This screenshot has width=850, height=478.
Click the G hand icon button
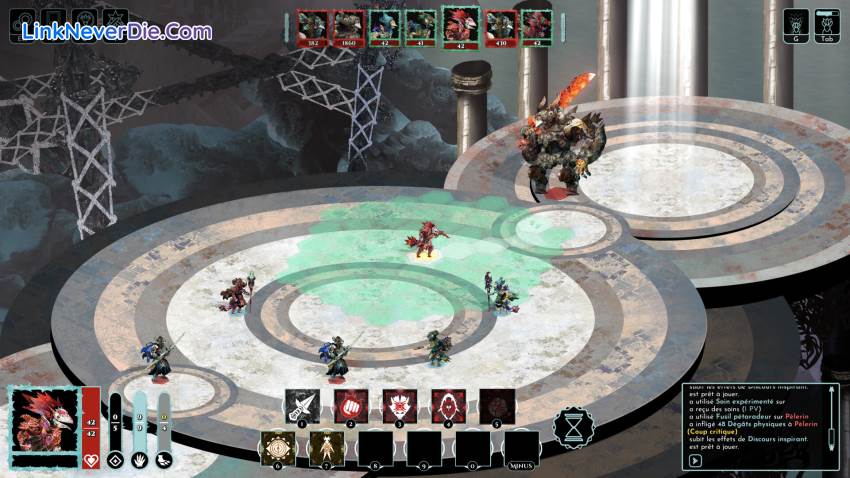coord(796,25)
